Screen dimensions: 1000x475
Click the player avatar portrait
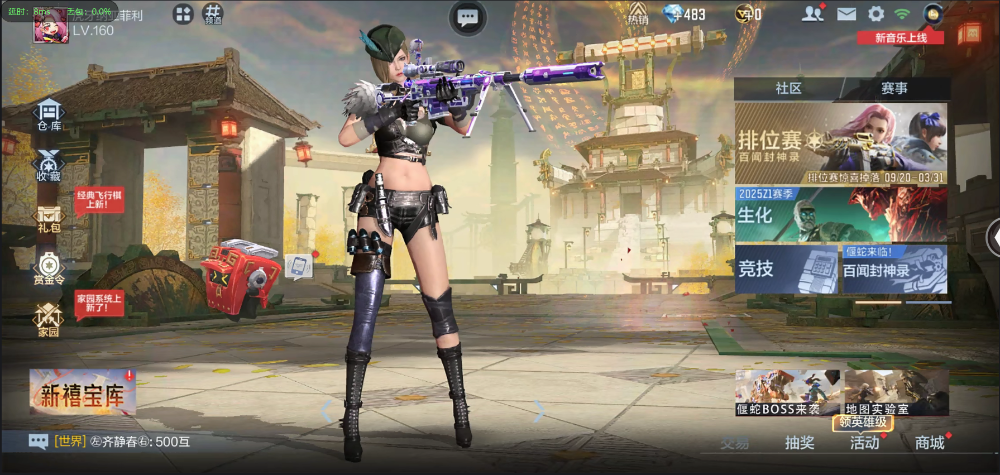tap(50, 27)
